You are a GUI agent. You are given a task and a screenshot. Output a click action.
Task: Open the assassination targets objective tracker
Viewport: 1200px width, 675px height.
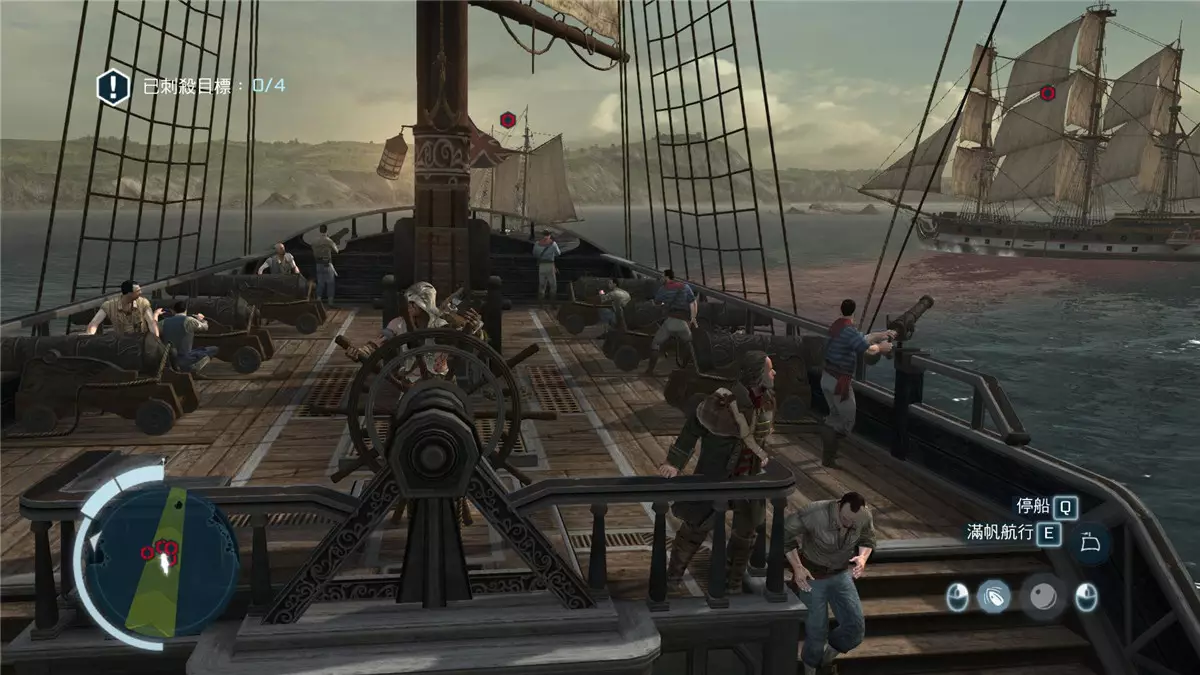pos(113,86)
